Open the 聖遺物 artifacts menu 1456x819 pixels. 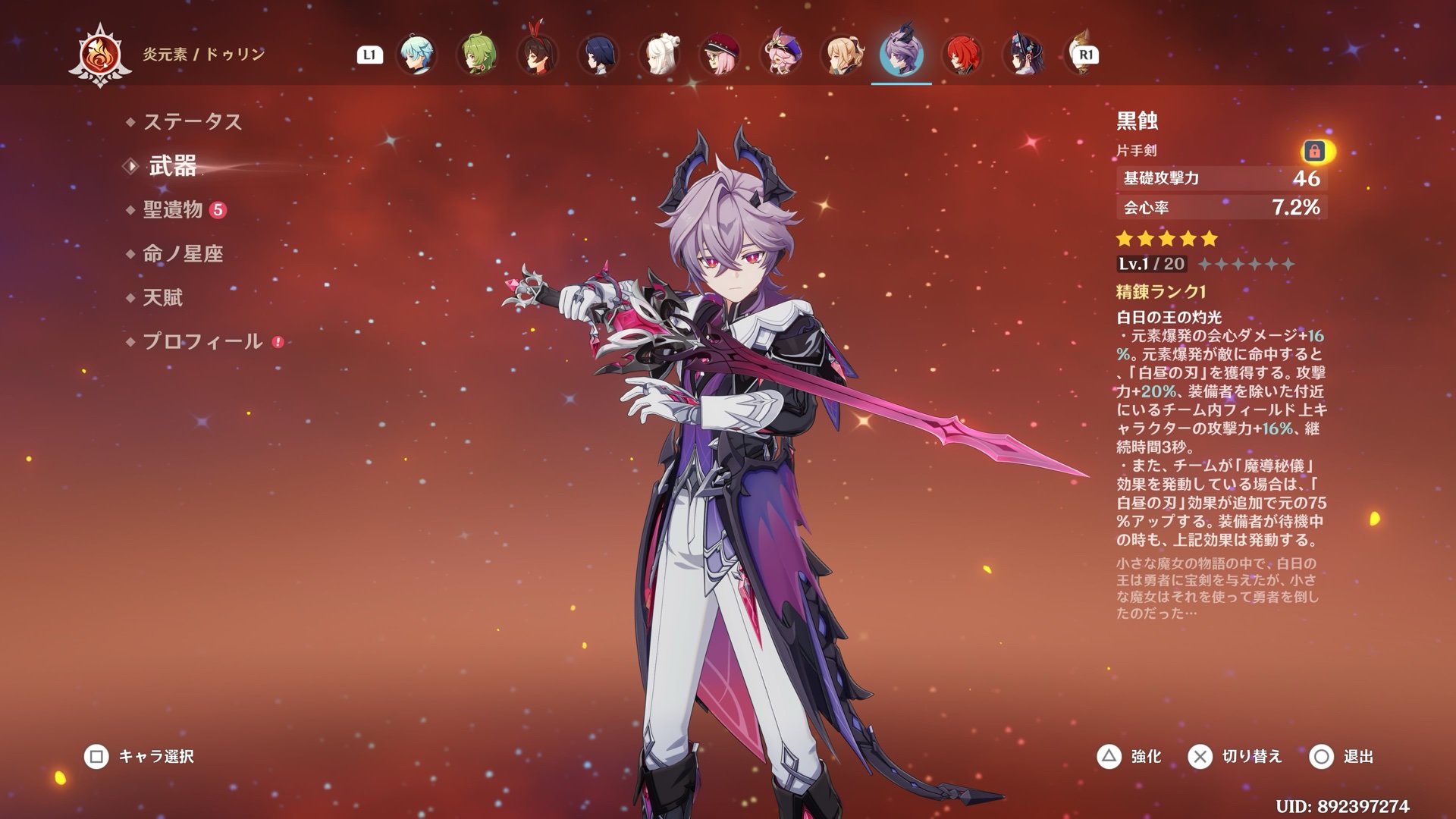pyautogui.click(x=173, y=210)
